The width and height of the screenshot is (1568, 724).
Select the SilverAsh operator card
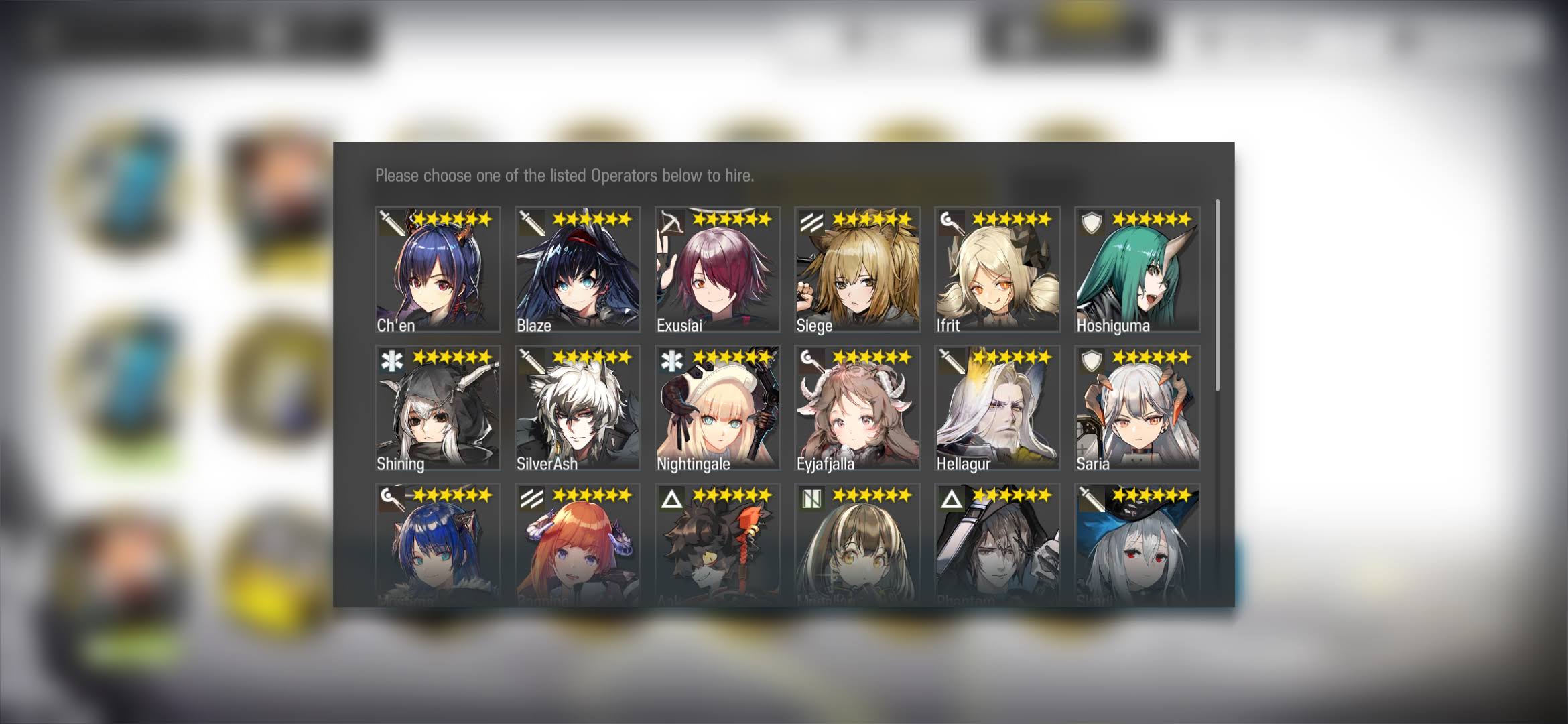(x=578, y=408)
